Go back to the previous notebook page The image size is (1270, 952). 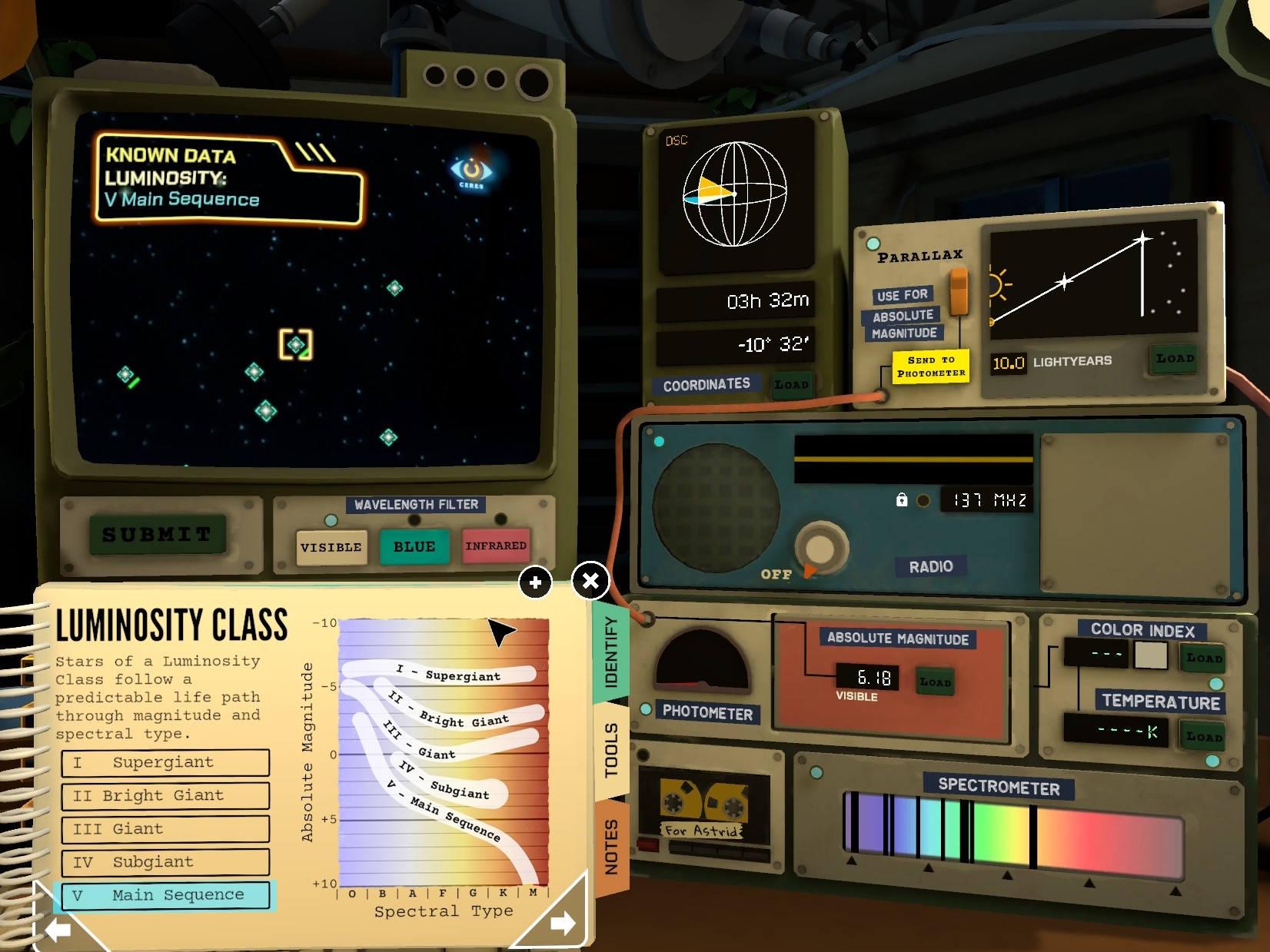(x=58, y=930)
